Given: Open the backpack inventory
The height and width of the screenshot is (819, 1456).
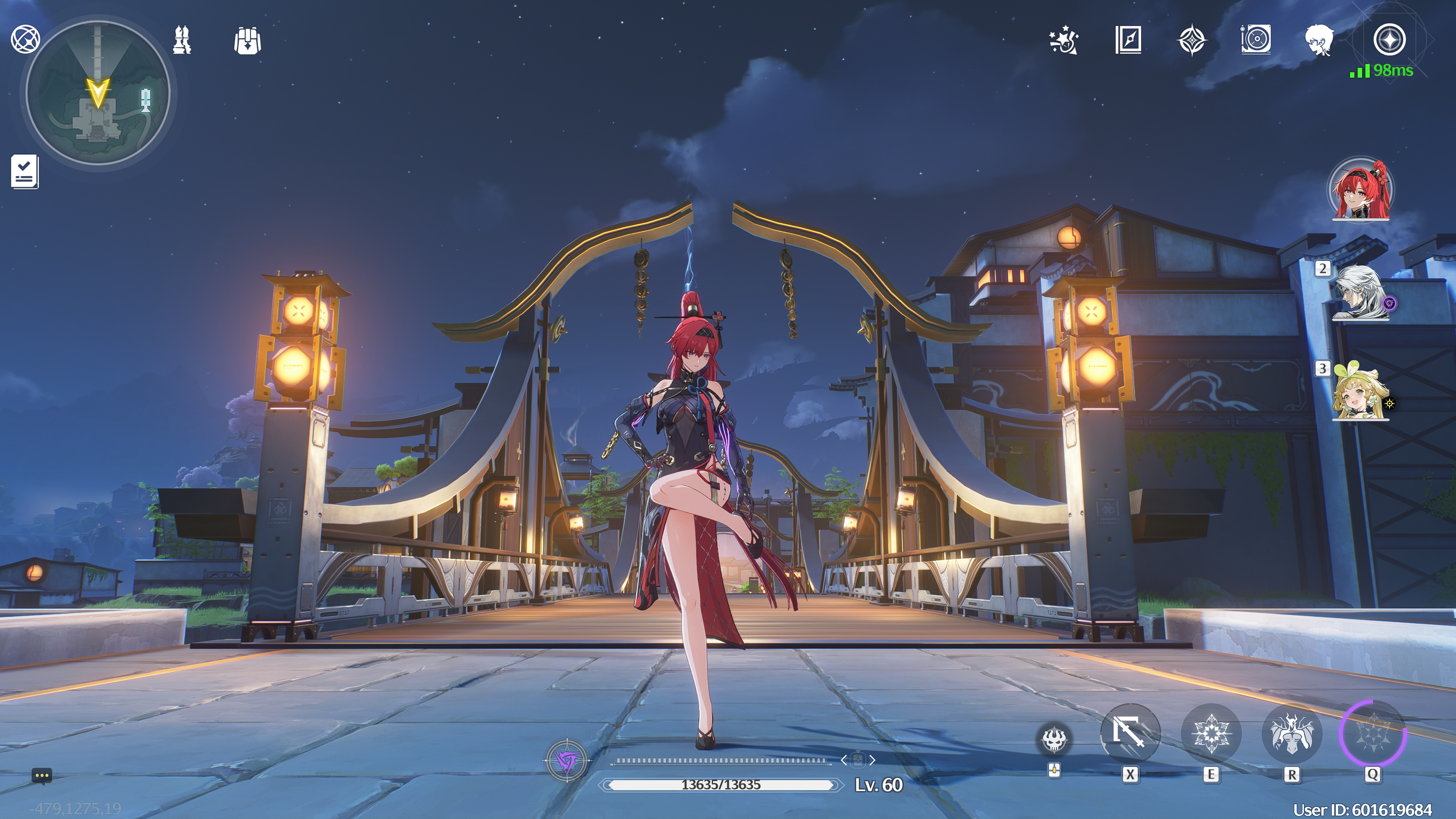Looking at the screenshot, I should (247, 41).
